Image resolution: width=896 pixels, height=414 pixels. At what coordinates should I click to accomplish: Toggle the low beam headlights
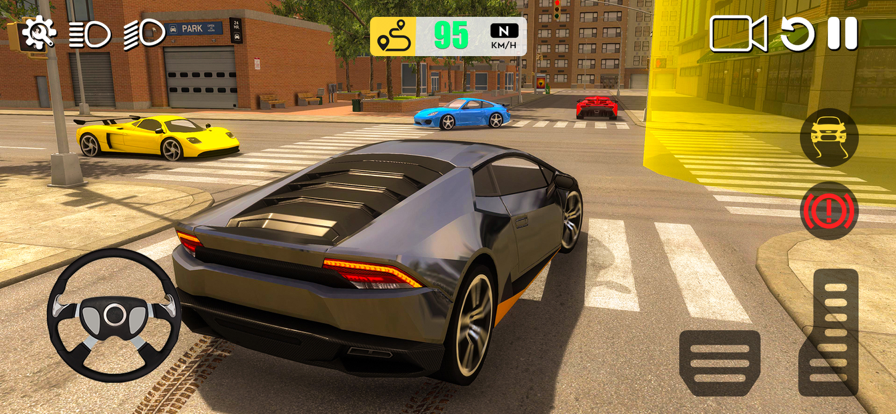pyautogui.click(x=90, y=34)
